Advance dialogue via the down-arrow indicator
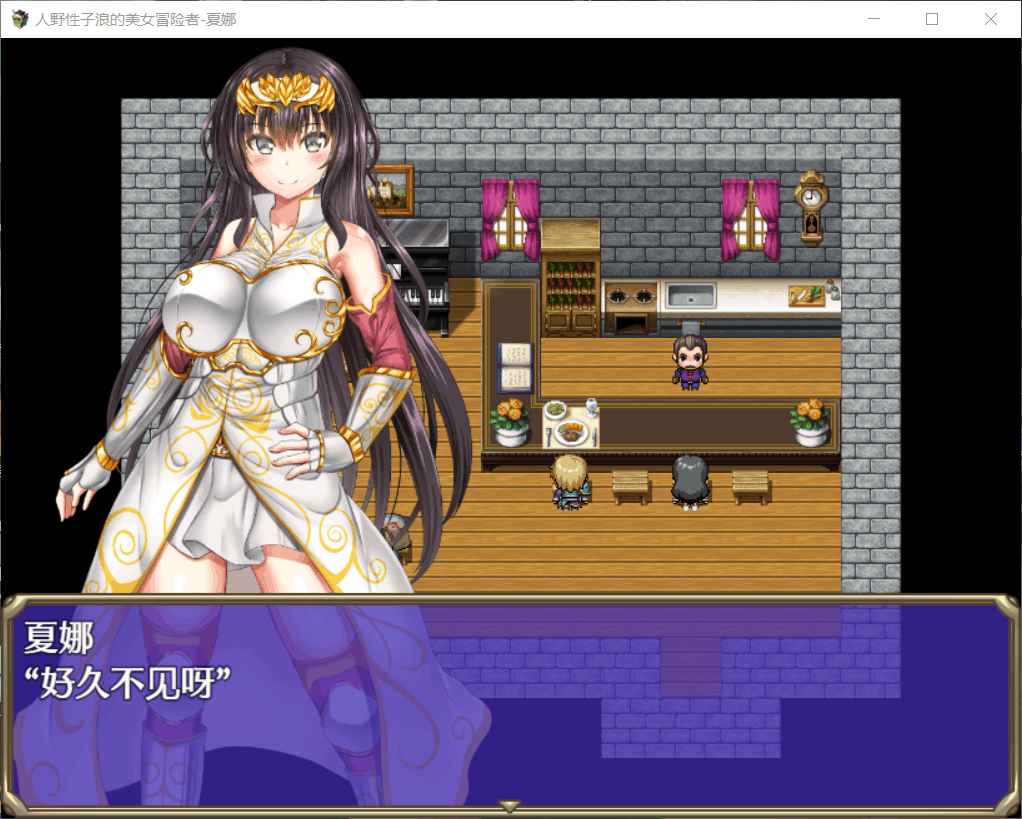The width and height of the screenshot is (1022, 819). [x=510, y=806]
